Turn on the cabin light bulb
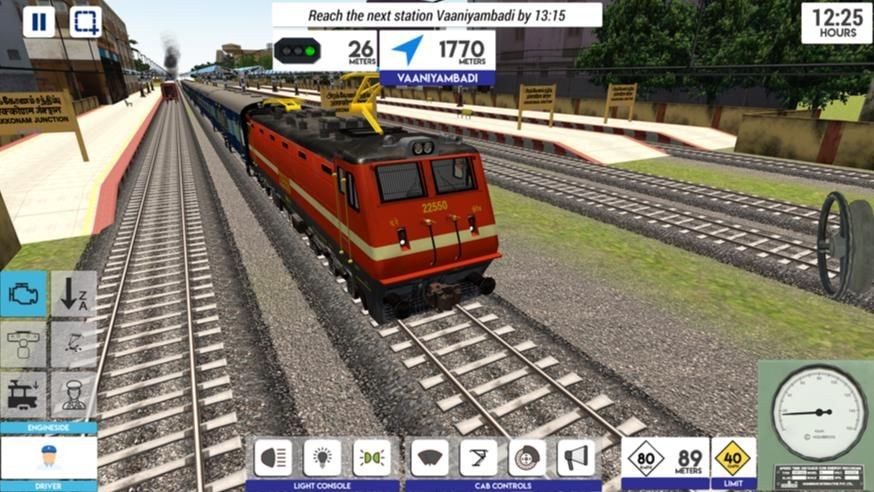 pyautogui.click(x=322, y=457)
